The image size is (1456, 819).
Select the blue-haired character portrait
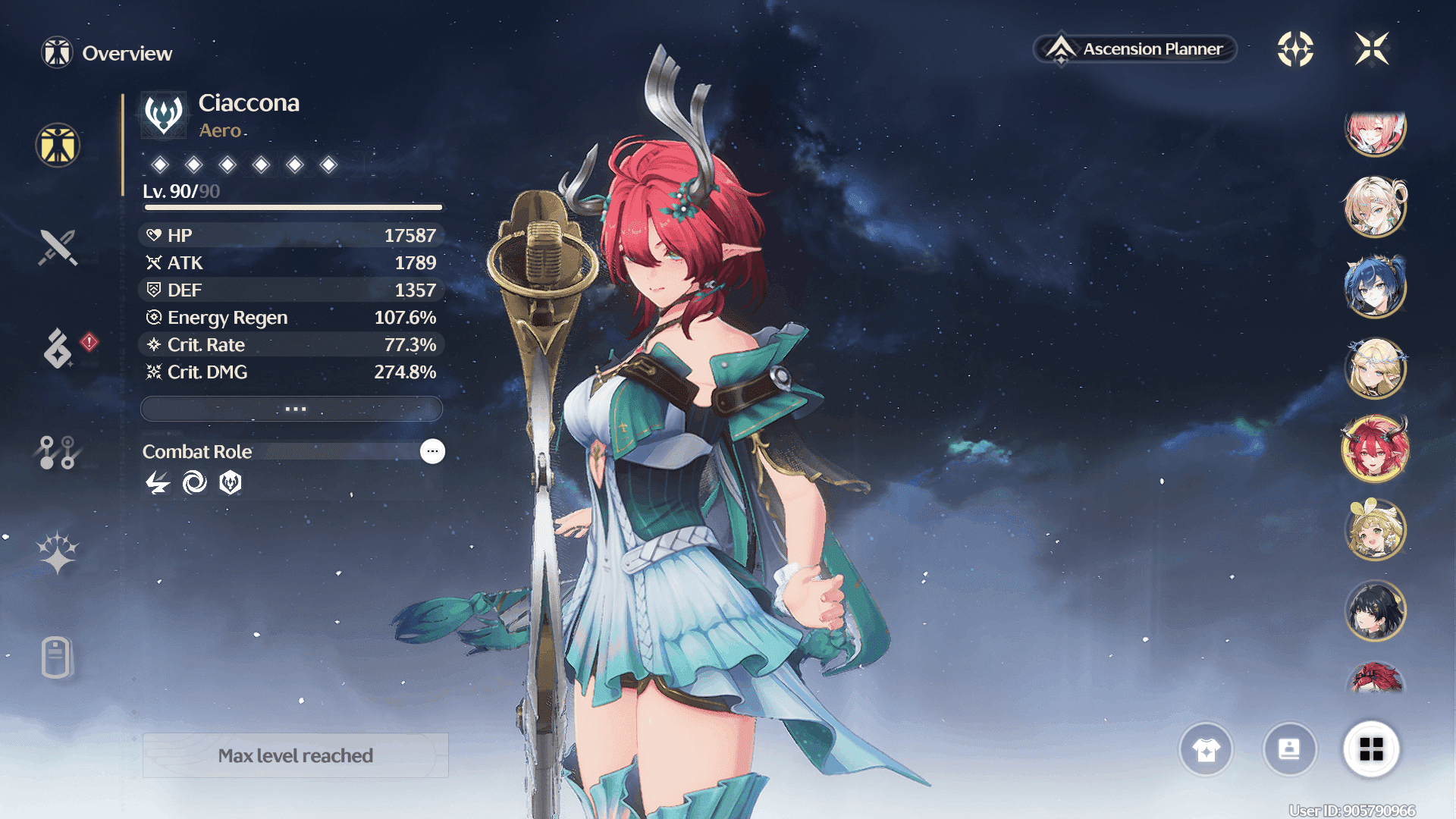[x=1375, y=287]
